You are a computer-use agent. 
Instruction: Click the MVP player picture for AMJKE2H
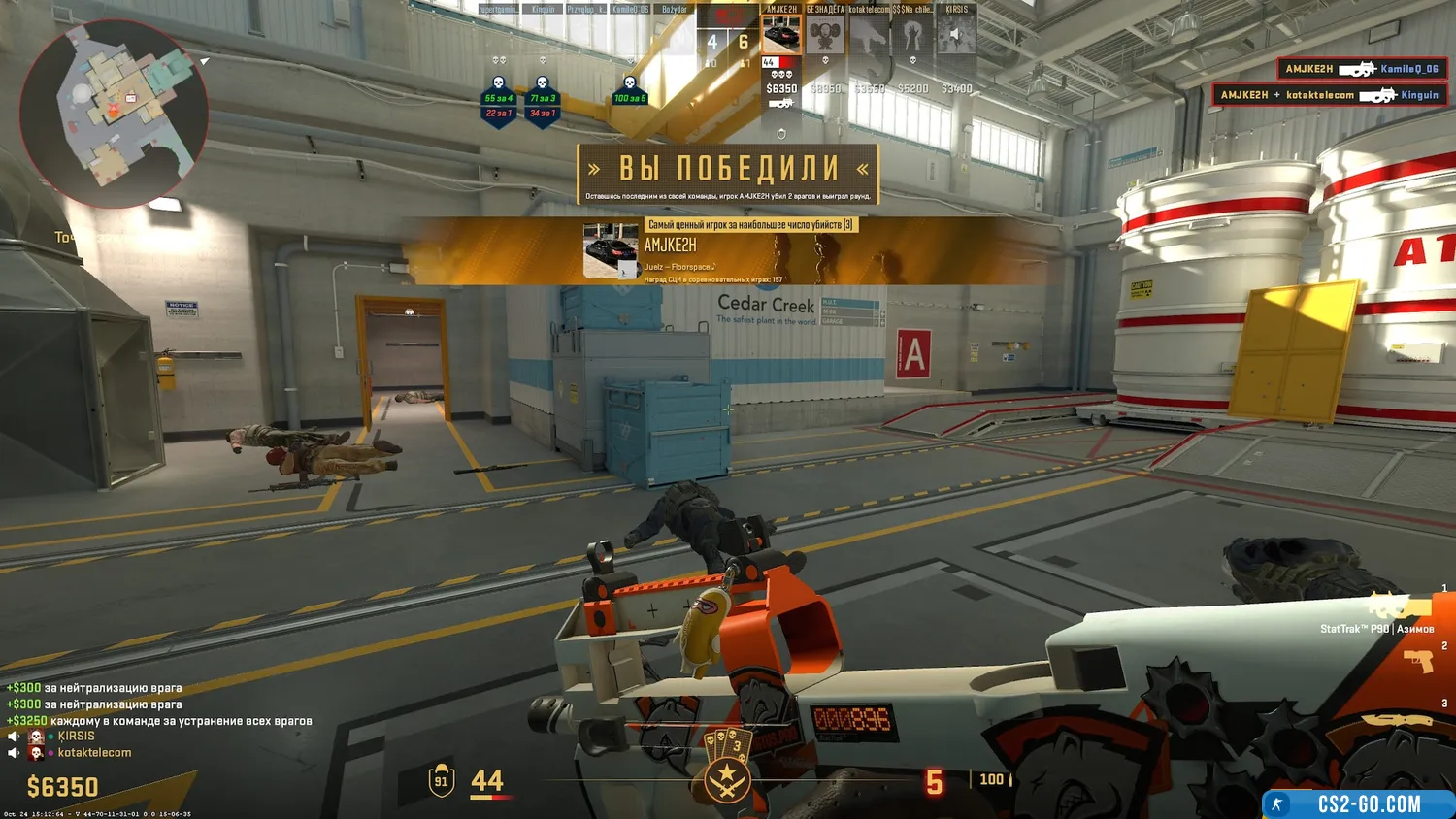click(x=611, y=250)
